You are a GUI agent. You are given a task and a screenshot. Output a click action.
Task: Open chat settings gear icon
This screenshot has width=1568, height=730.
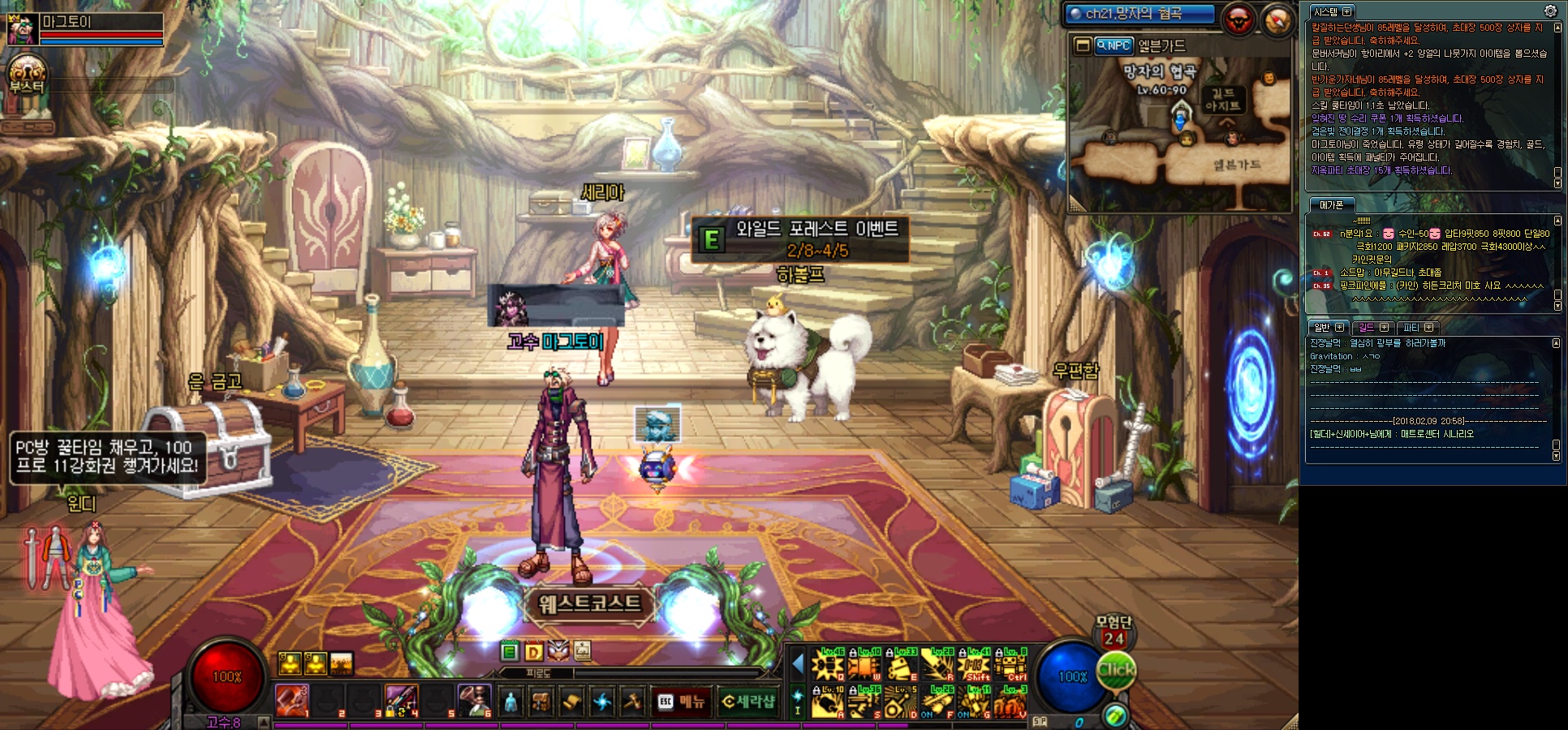[x=1550, y=11]
